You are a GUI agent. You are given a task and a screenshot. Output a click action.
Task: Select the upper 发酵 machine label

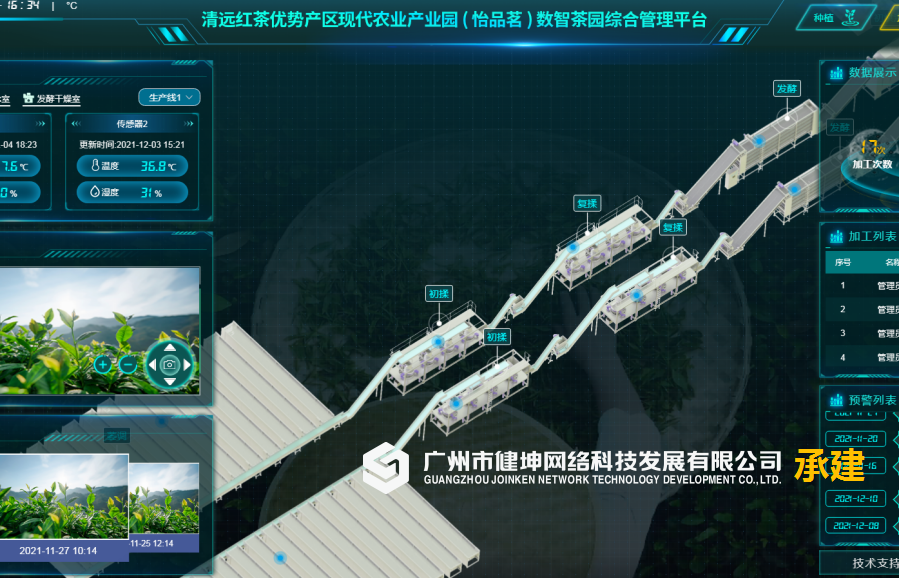[787, 88]
